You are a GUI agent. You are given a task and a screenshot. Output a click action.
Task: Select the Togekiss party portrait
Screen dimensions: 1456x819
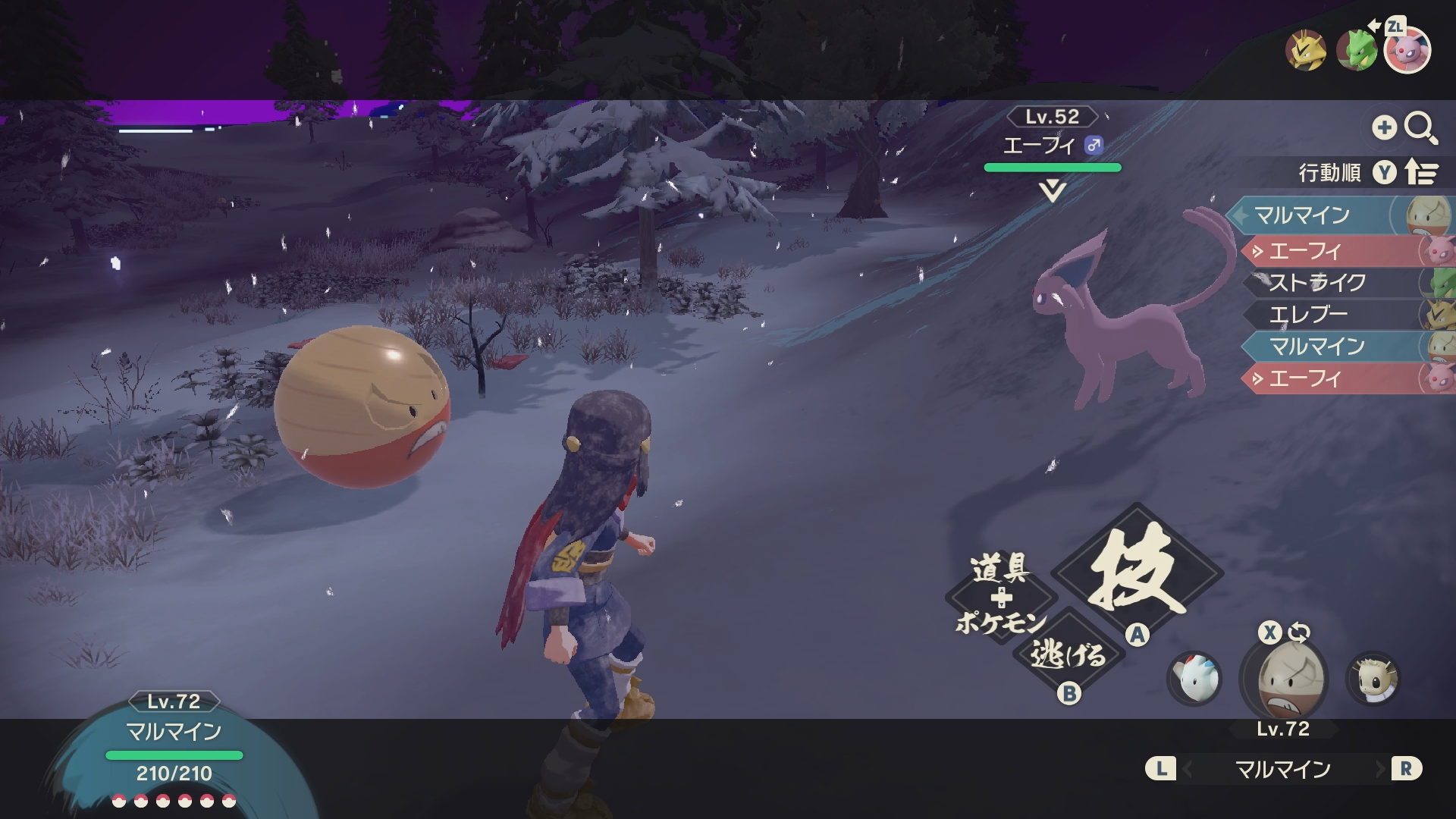click(1194, 678)
